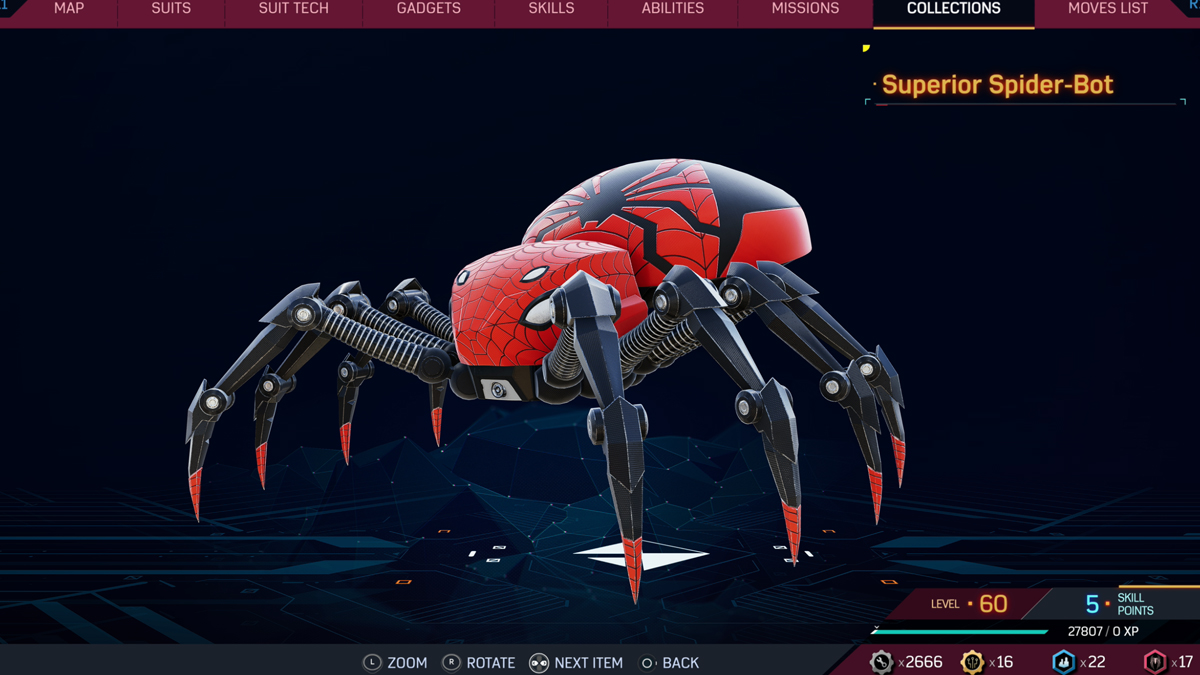This screenshot has width=1200, height=675.
Task: Select the Suit Tech tab
Action: [x=294, y=9]
